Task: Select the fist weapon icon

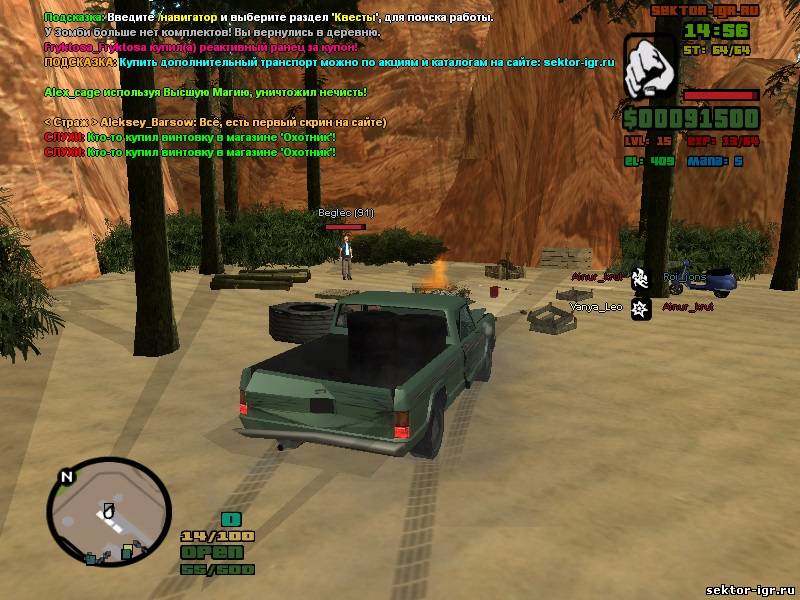Action: tap(650, 69)
